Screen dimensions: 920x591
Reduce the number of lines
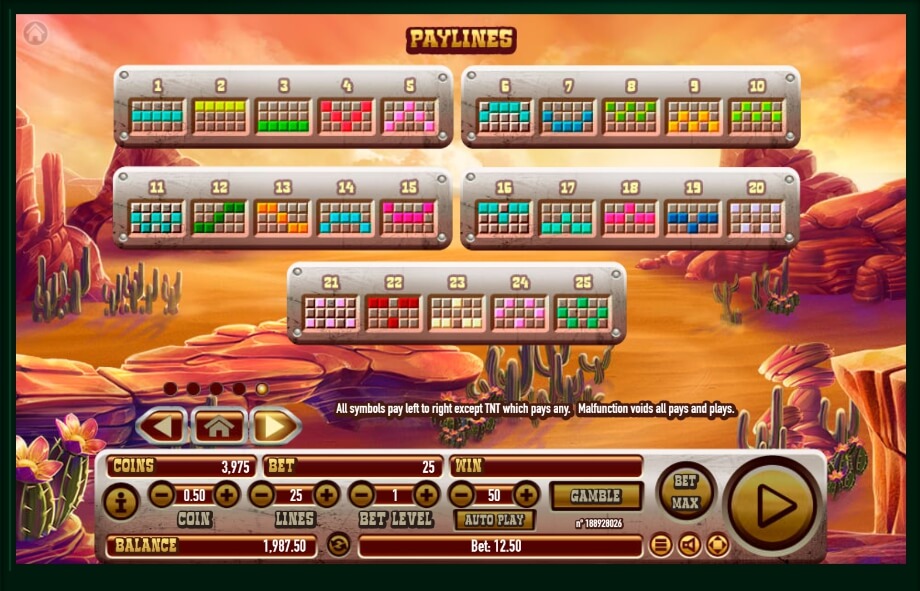262,494
